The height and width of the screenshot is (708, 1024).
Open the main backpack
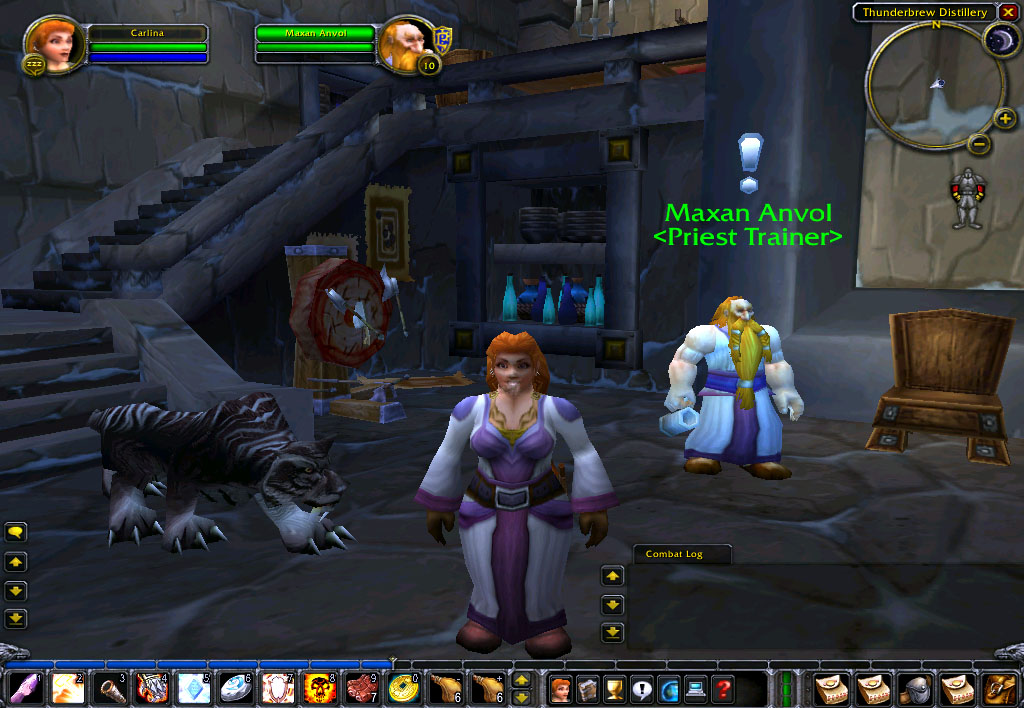coord(999,689)
